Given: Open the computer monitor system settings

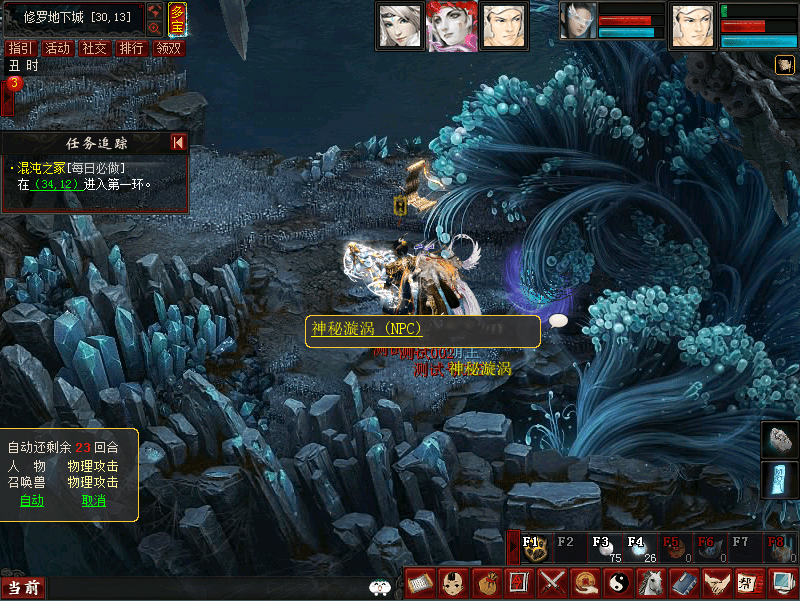Looking at the screenshot, I should click(x=780, y=582).
